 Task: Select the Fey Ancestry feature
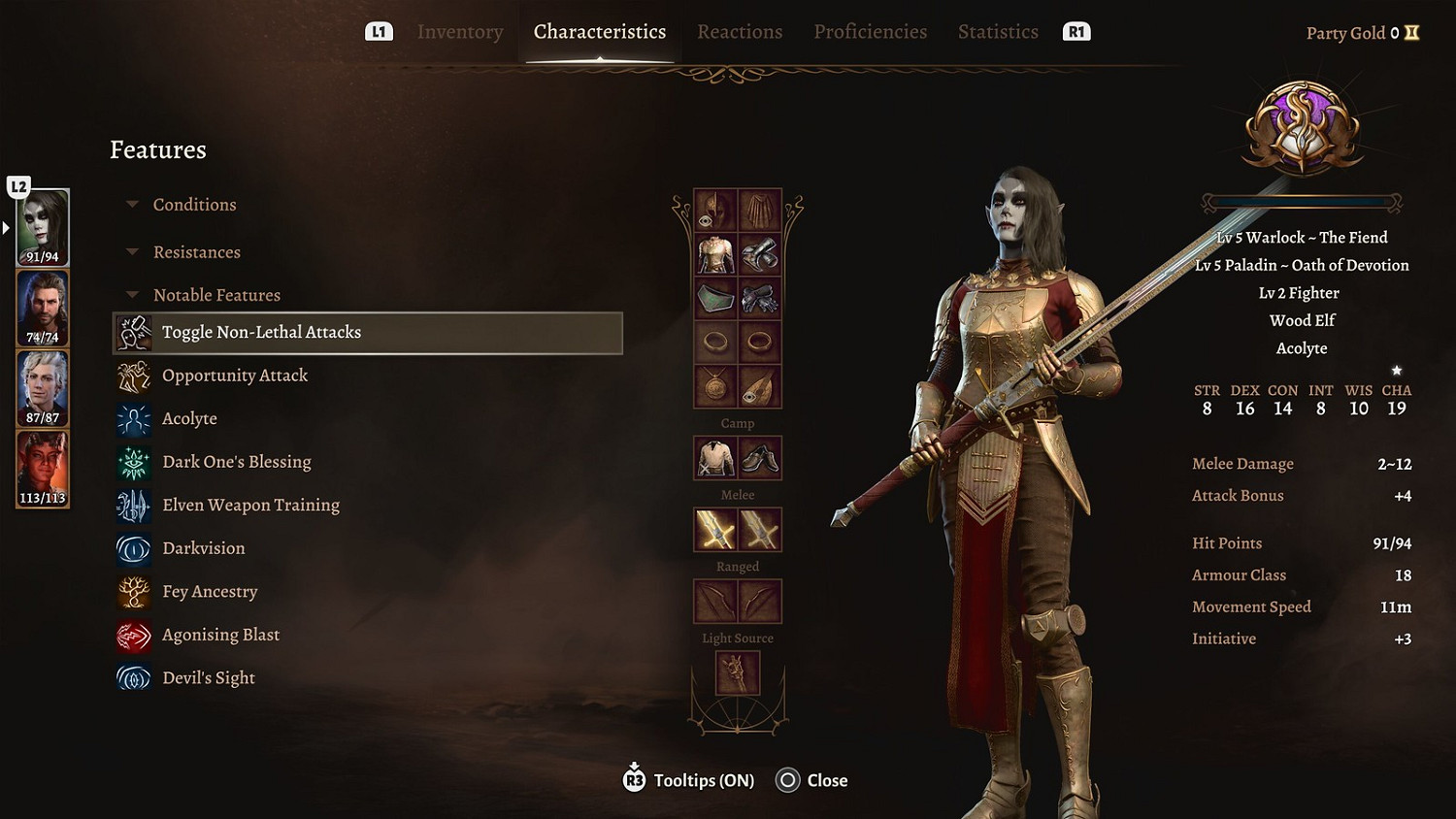click(x=210, y=592)
